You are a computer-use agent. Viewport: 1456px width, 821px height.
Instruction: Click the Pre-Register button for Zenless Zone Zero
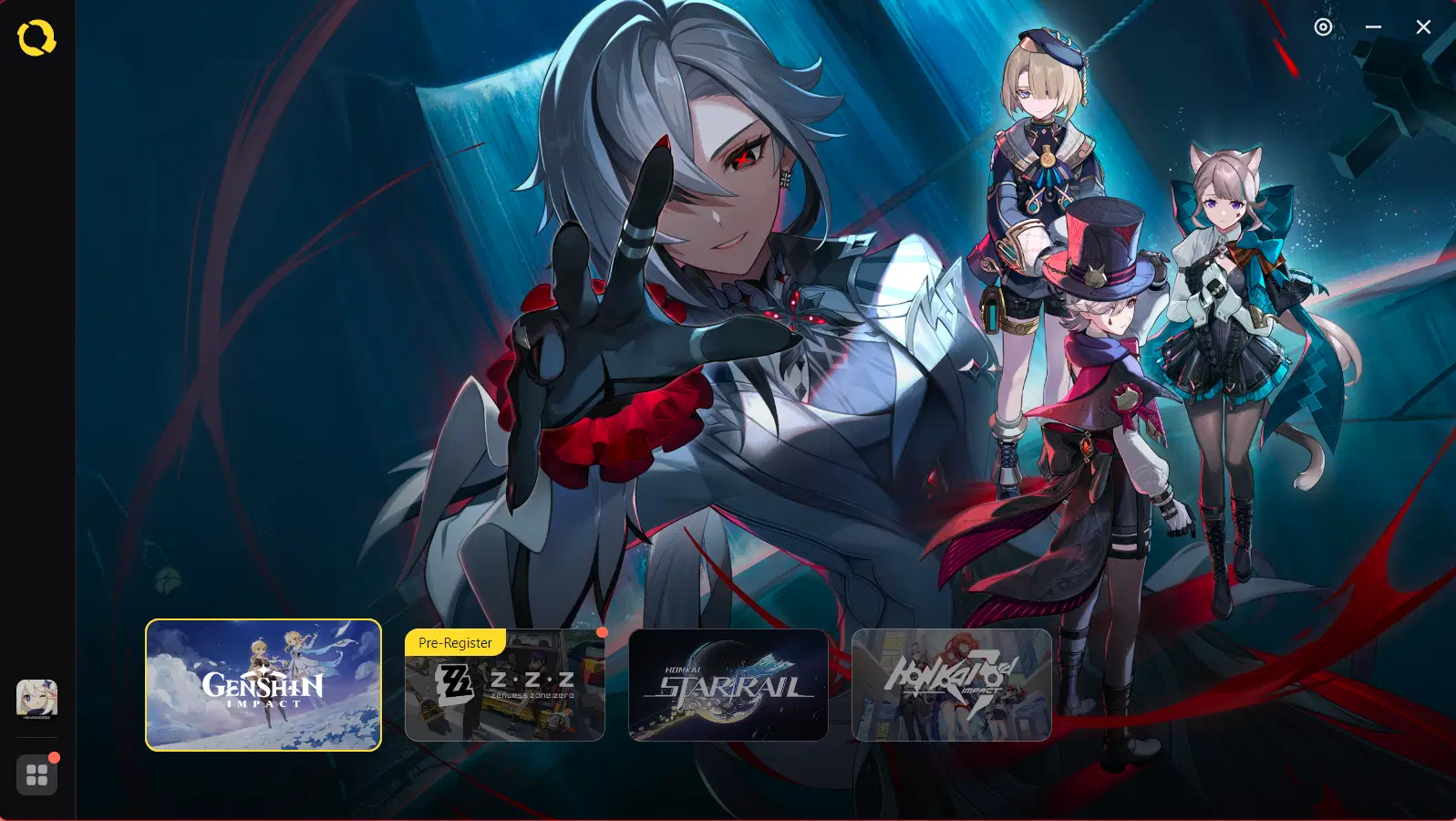pyautogui.click(x=455, y=642)
